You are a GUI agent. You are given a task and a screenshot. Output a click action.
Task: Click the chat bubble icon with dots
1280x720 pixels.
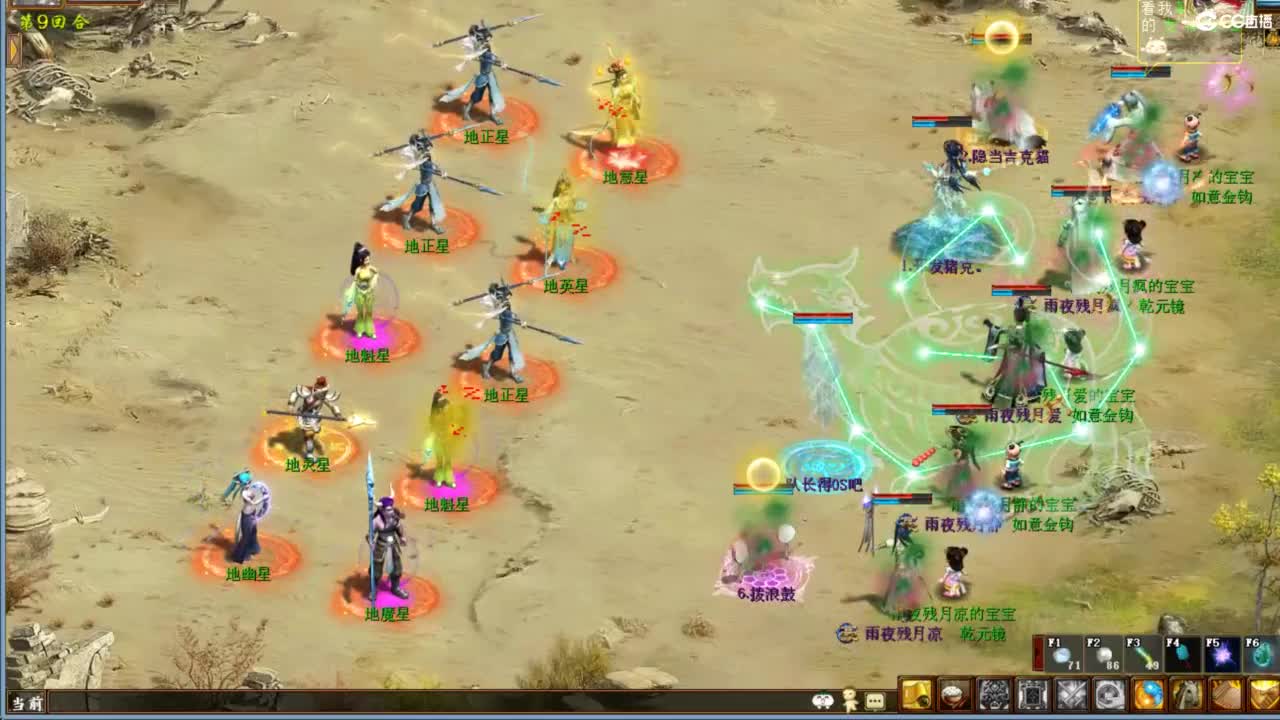click(x=874, y=698)
